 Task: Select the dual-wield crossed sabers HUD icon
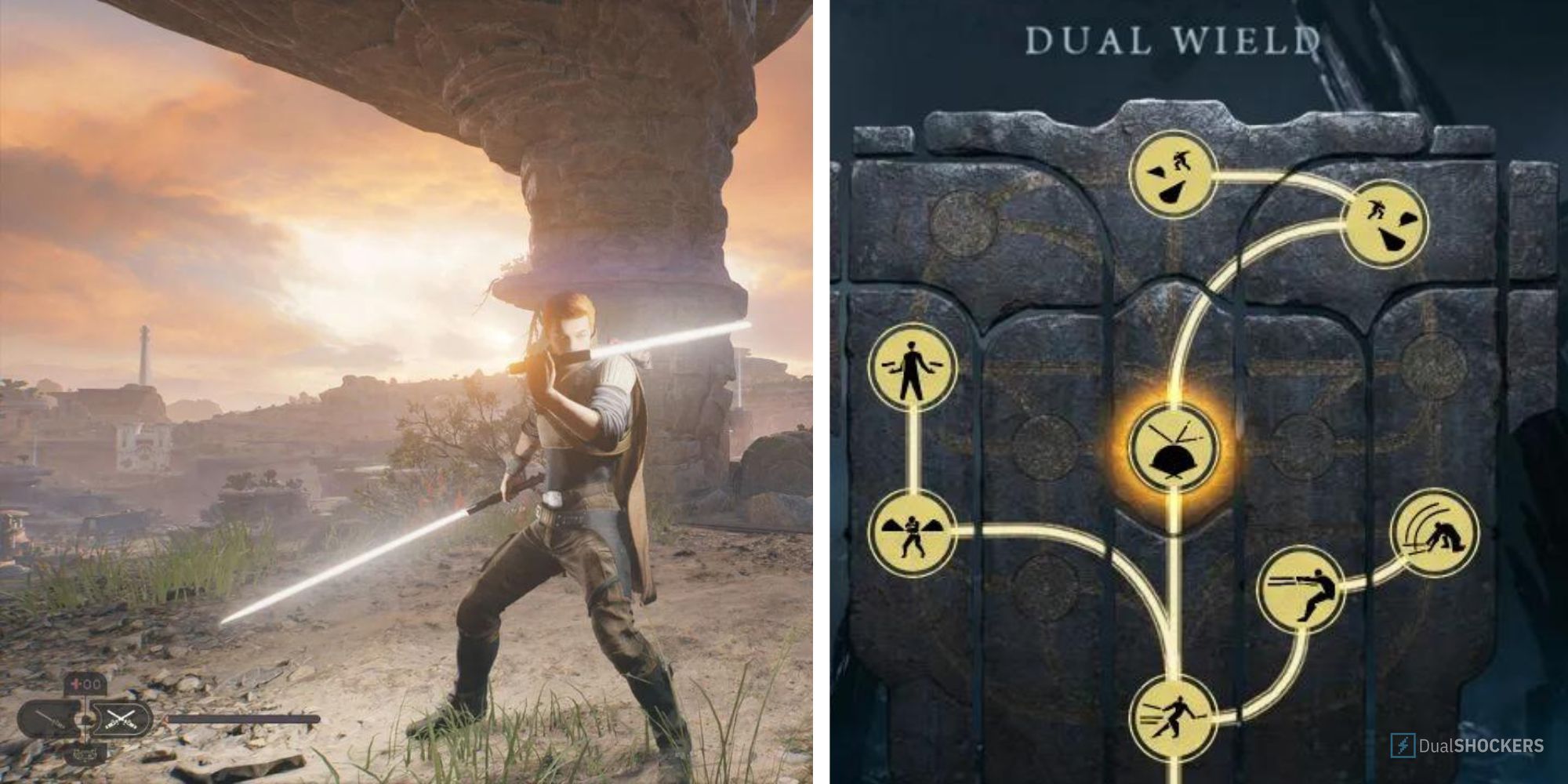[122, 719]
